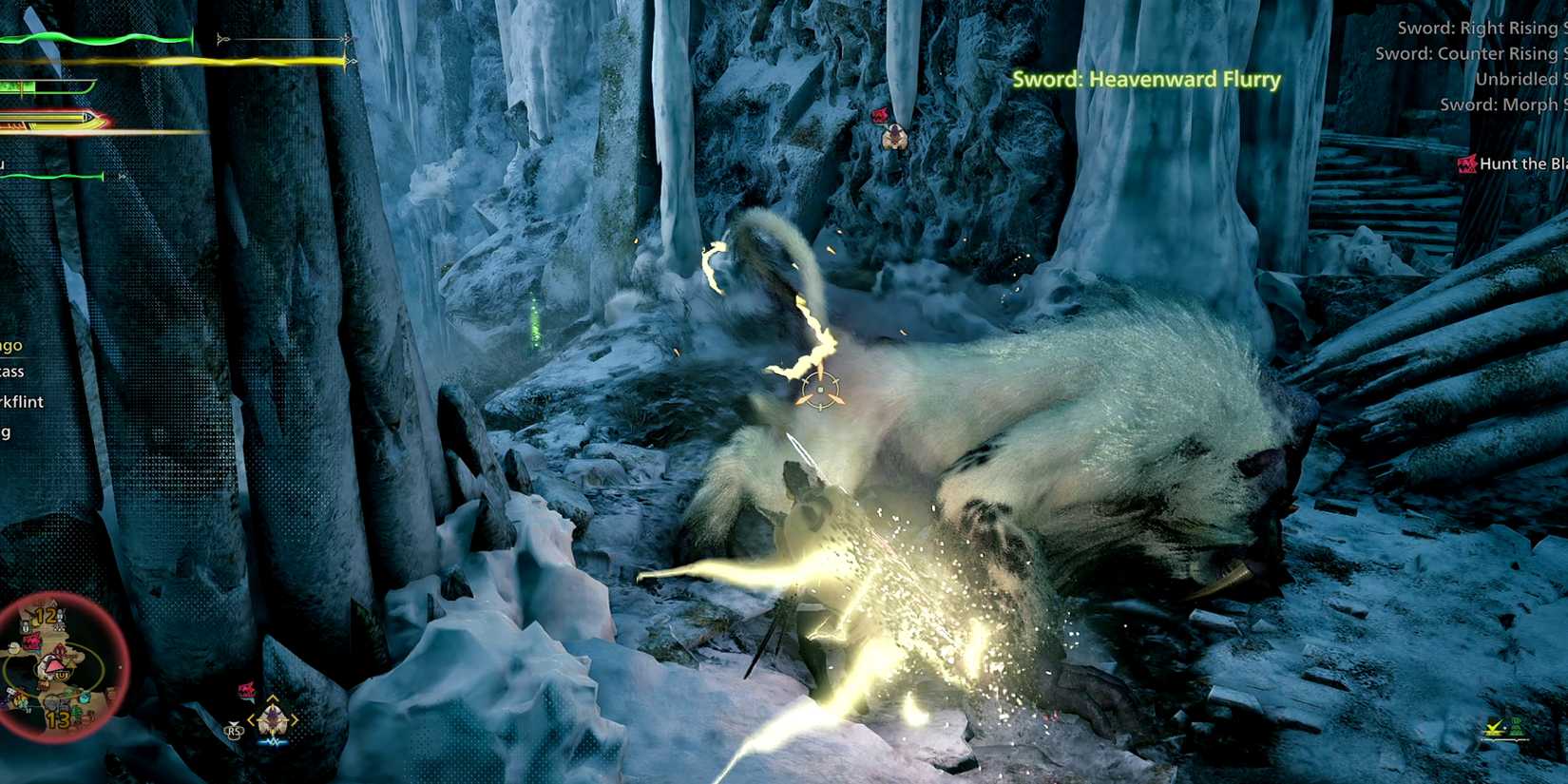The image size is (1568, 784).
Task: Click the right chevron to cycle items forward
Action: point(293,718)
